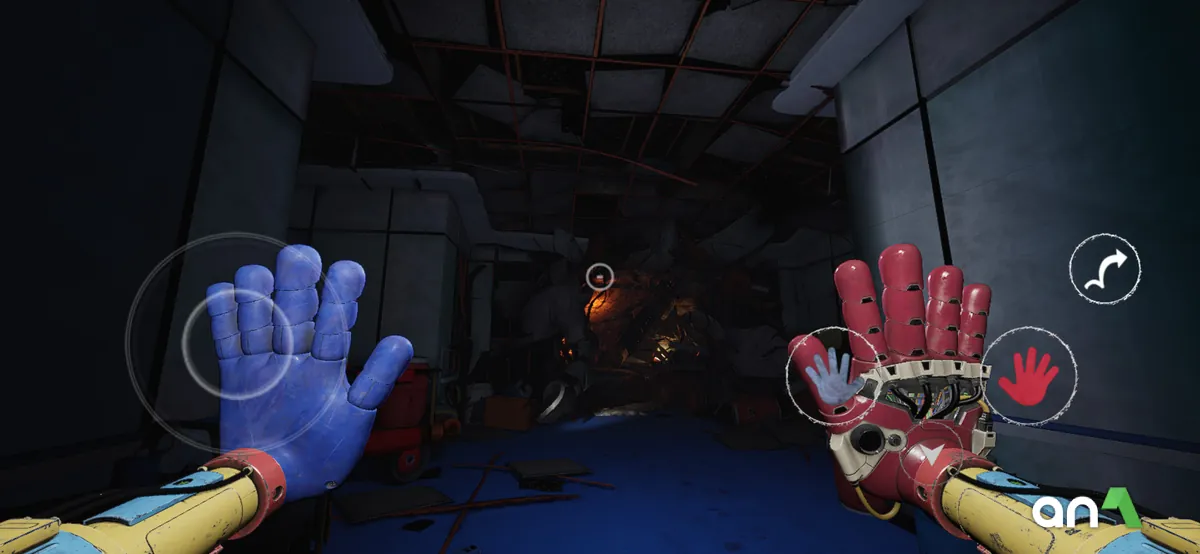Tap the jump button with curved arrow
The image size is (1200, 554).
pos(1104,268)
